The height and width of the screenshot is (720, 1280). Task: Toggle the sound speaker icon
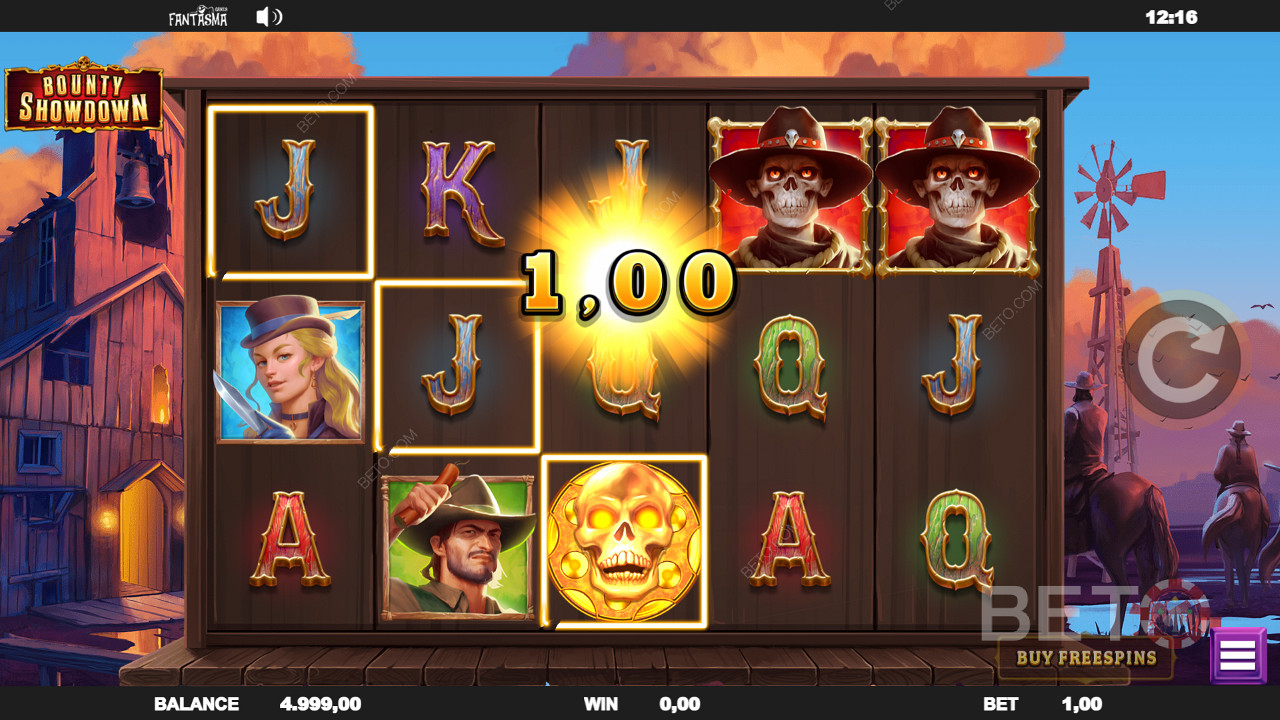click(268, 17)
